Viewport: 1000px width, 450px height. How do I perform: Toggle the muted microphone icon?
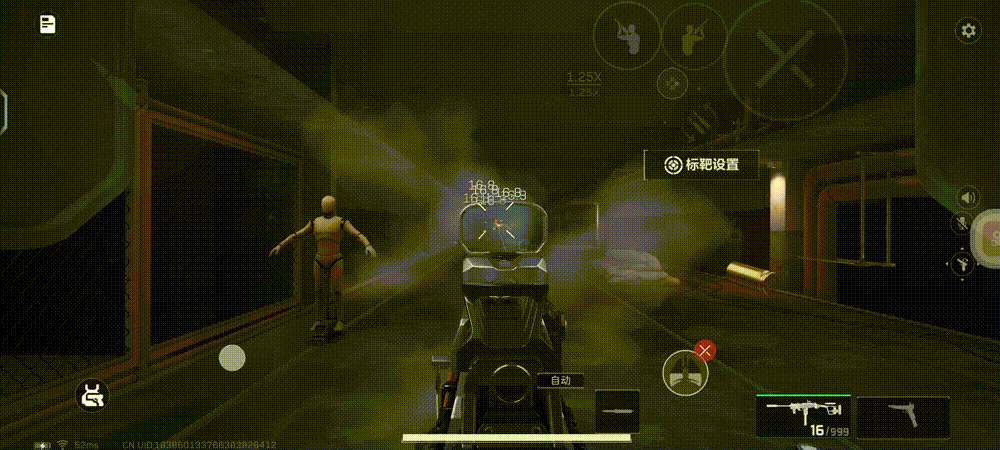(968, 226)
